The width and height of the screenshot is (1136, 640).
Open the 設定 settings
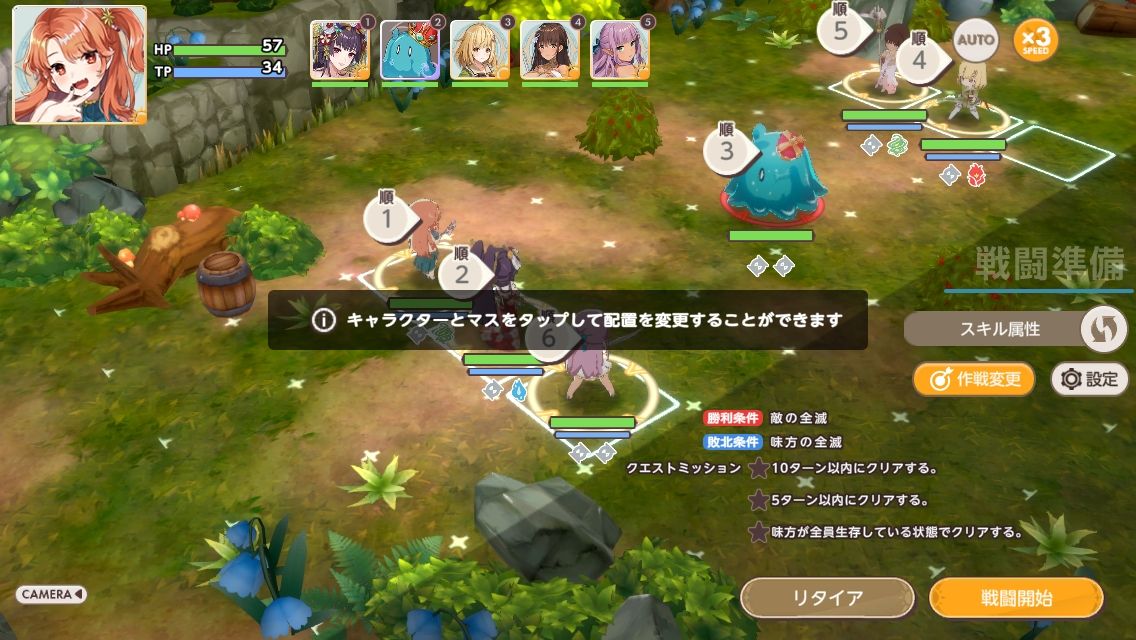[1090, 379]
